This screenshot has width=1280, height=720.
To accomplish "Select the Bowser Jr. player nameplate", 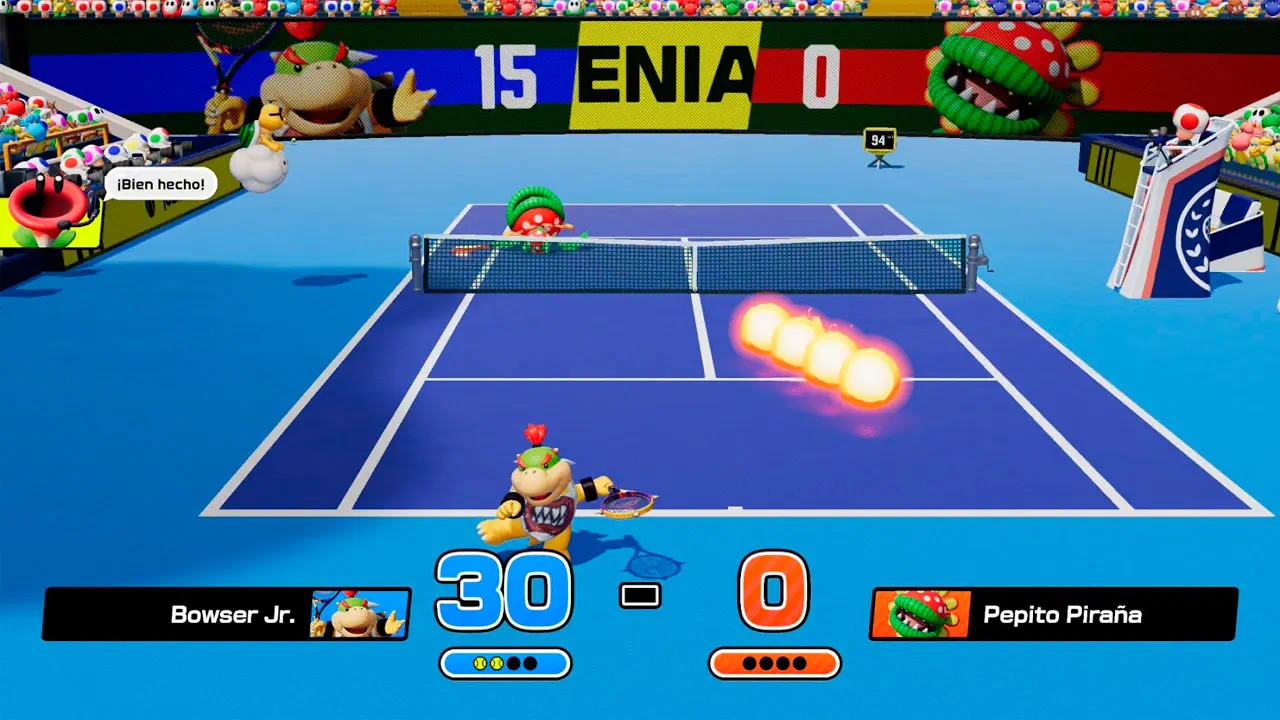I will (227, 614).
